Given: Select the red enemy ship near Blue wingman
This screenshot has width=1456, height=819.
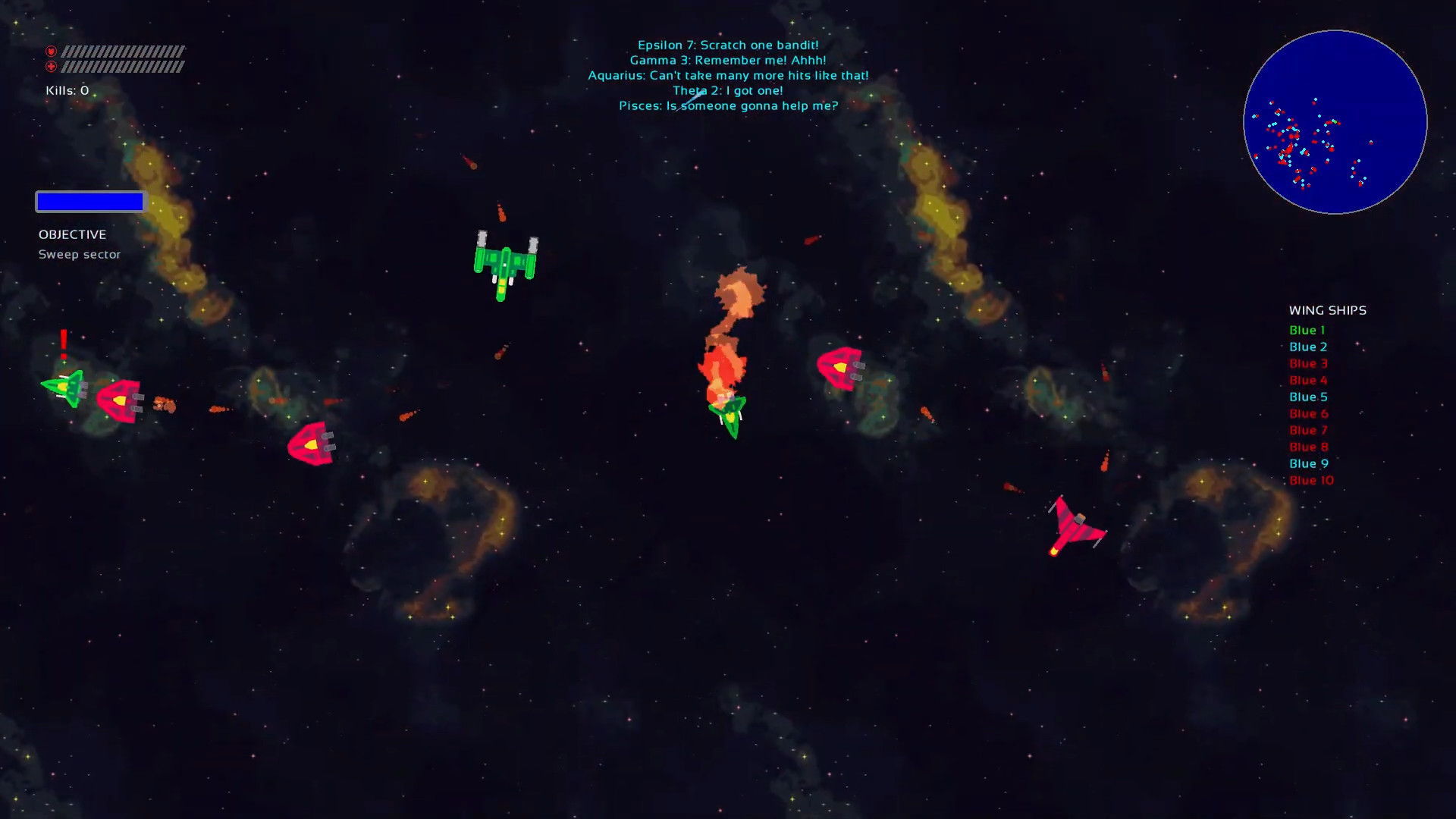Looking at the screenshot, I should pyautogui.click(x=119, y=400).
